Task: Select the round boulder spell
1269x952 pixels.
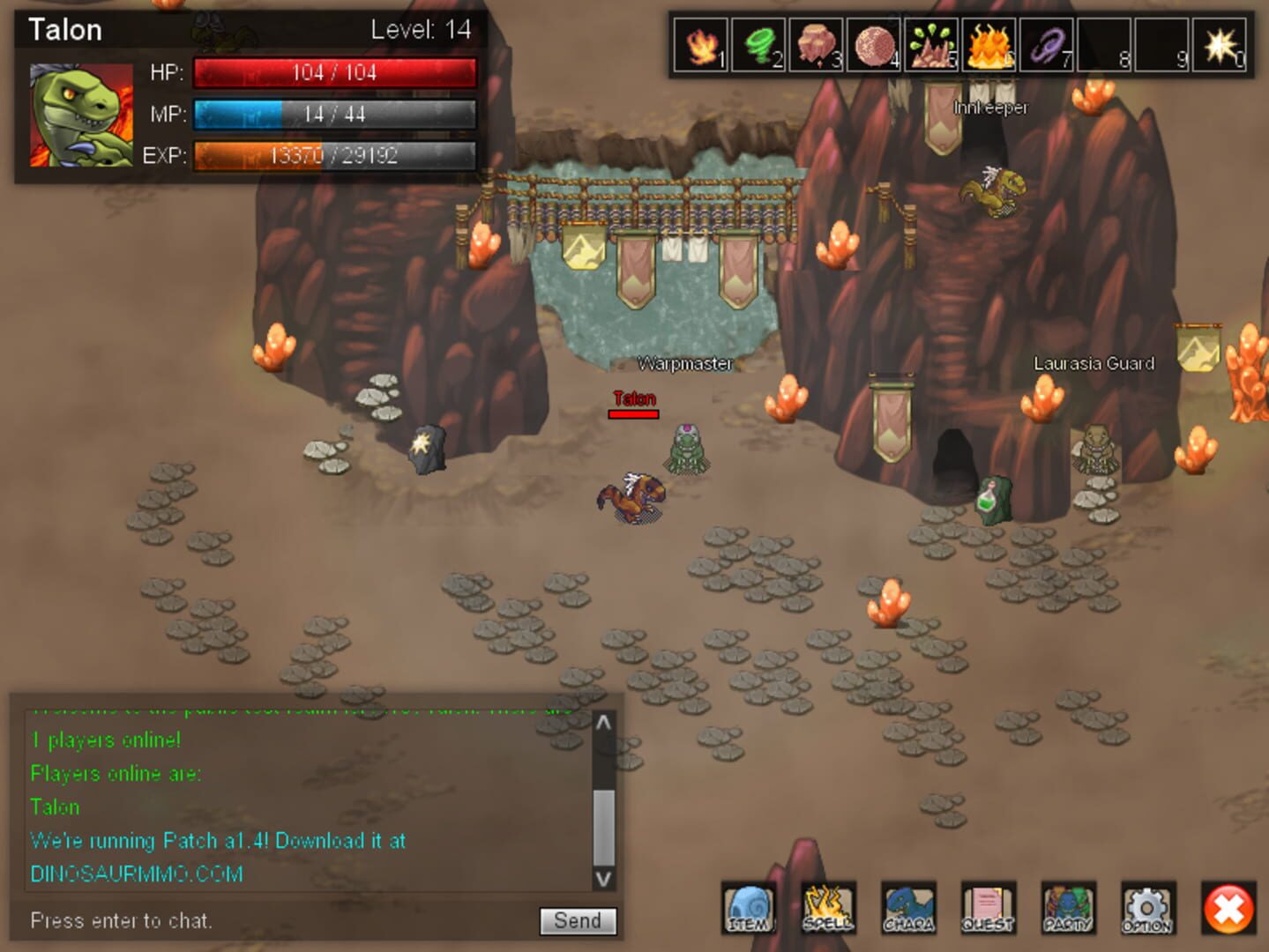Action: pos(874,45)
